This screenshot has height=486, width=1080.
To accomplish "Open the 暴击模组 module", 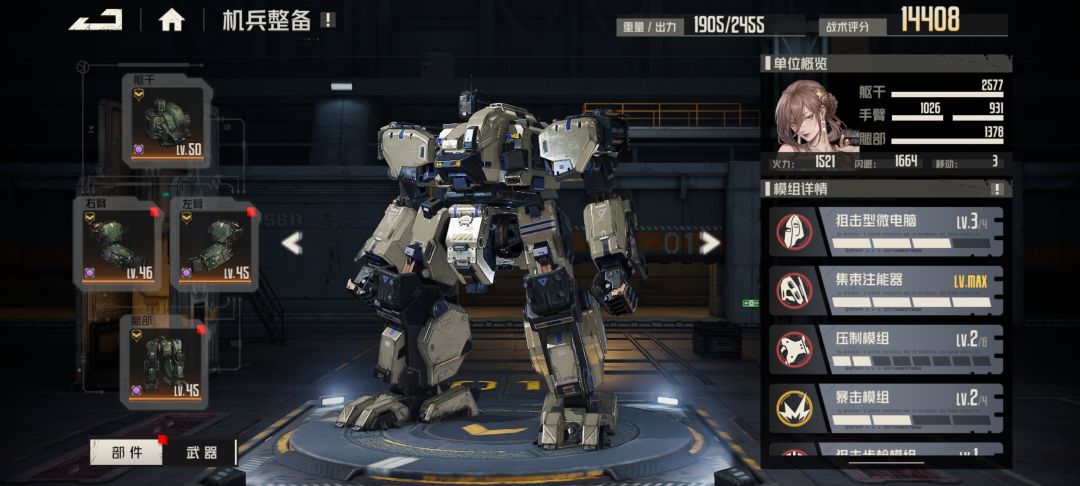I will tap(885, 405).
